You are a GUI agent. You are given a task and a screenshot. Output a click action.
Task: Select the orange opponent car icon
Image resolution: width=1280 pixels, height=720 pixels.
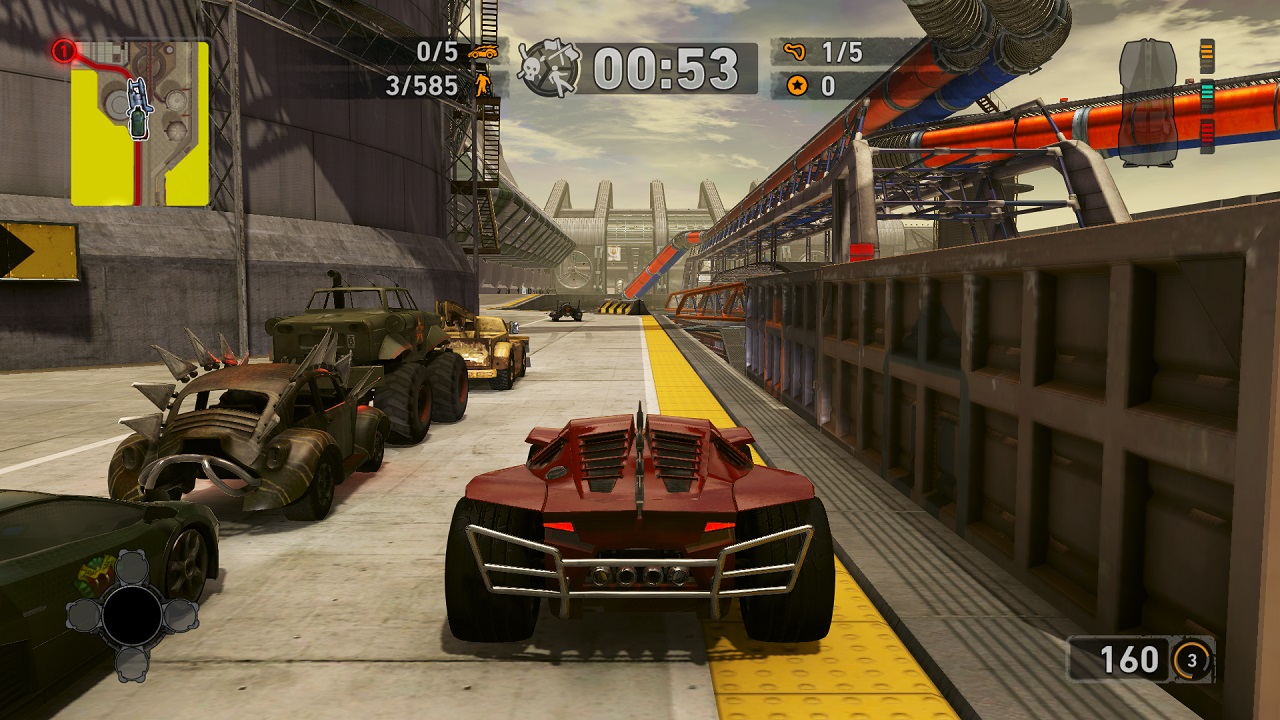[x=483, y=51]
